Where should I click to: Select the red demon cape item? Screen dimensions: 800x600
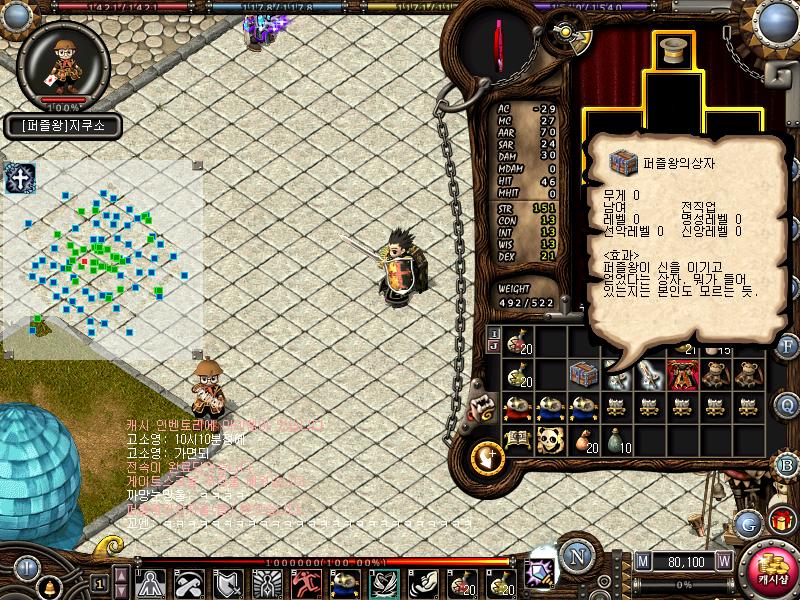683,374
